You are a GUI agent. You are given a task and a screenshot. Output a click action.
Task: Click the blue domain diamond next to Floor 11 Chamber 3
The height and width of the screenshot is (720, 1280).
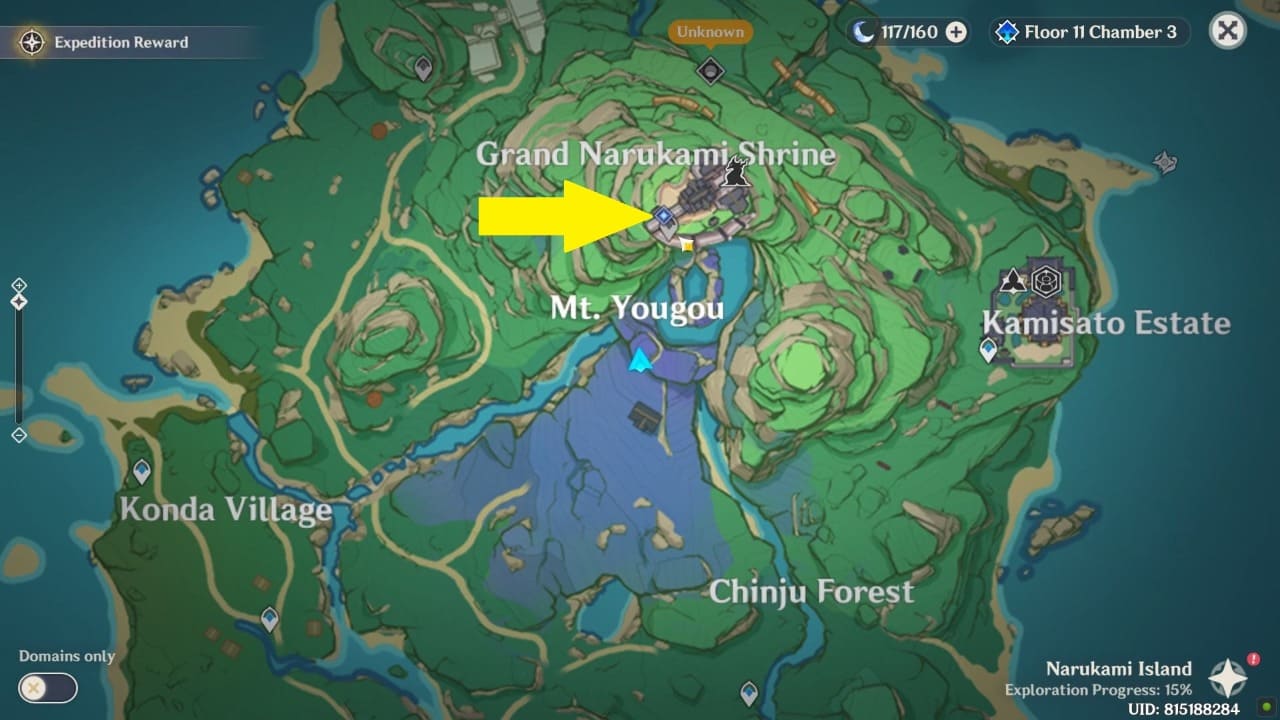tap(1006, 31)
